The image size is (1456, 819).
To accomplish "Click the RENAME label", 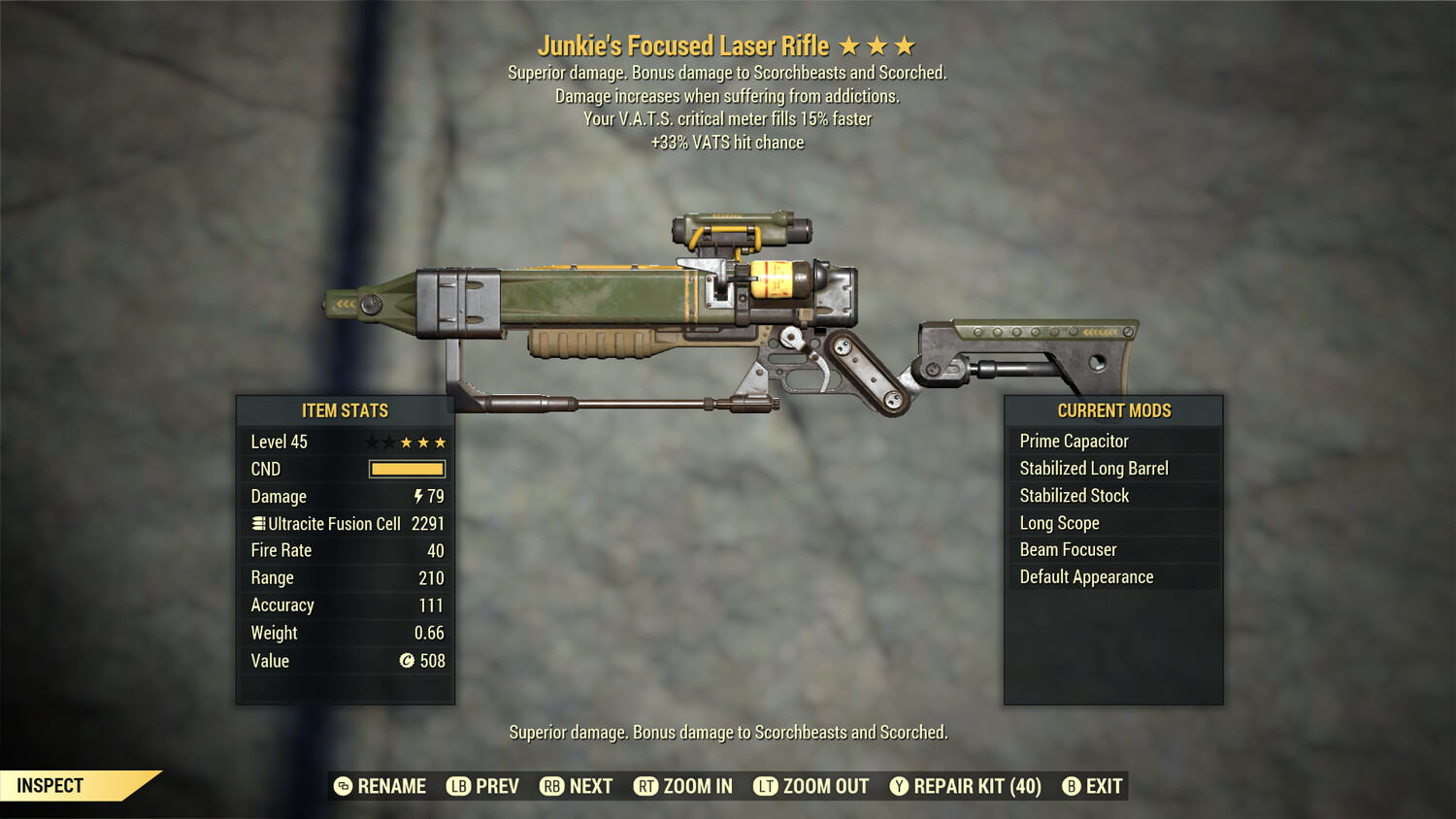I will click(x=391, y=786).
